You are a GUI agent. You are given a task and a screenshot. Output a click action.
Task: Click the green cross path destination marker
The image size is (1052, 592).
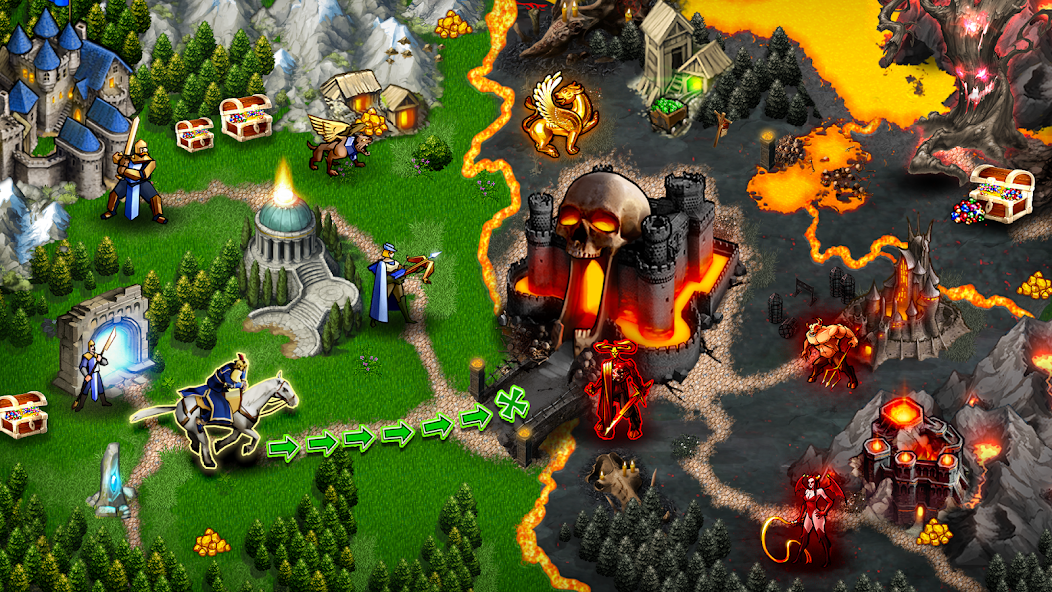point(513,404)
